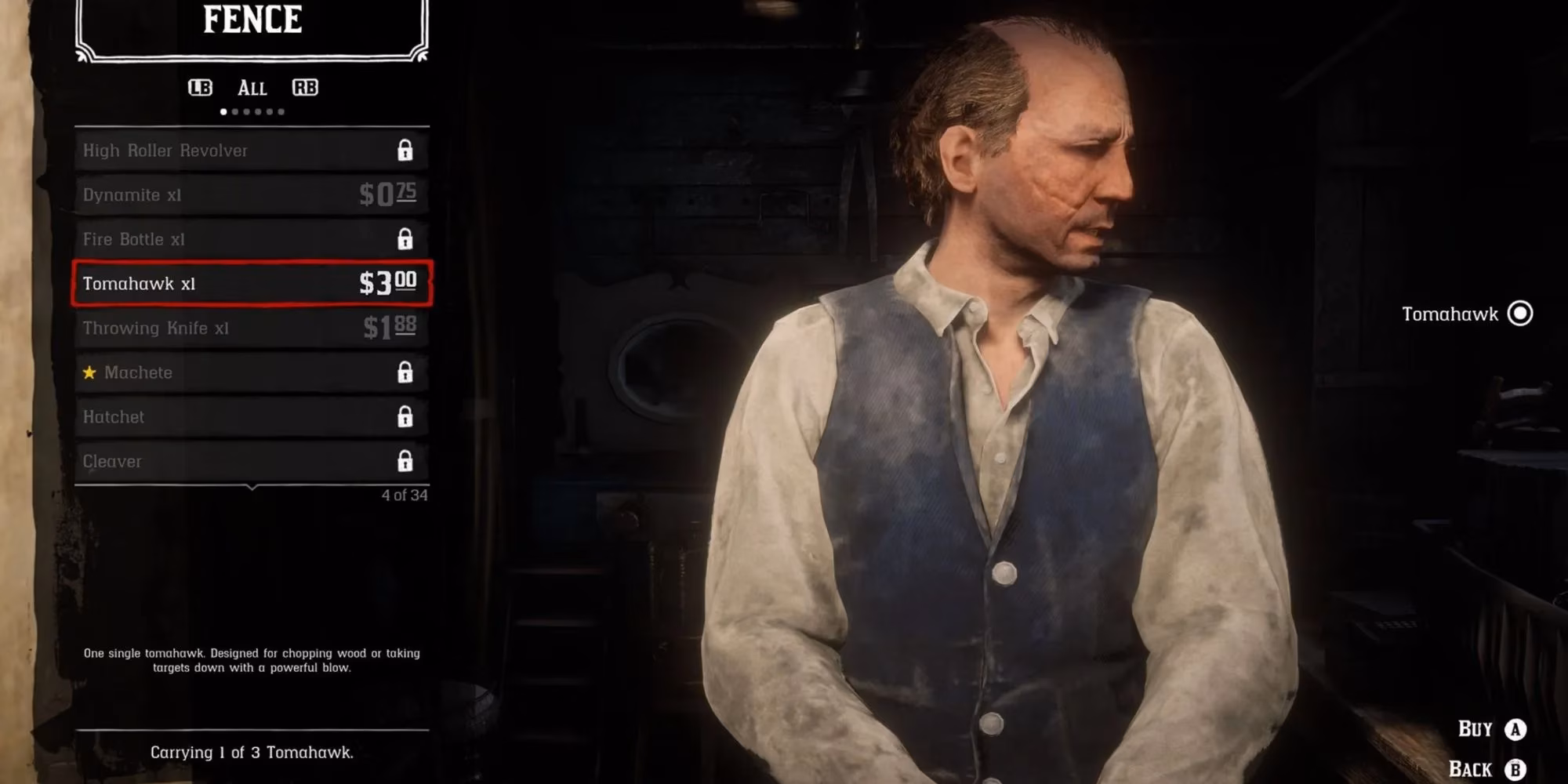Click the lock icon beside Fire Bottle x1
1568x784 pixels.
point(405,239)
